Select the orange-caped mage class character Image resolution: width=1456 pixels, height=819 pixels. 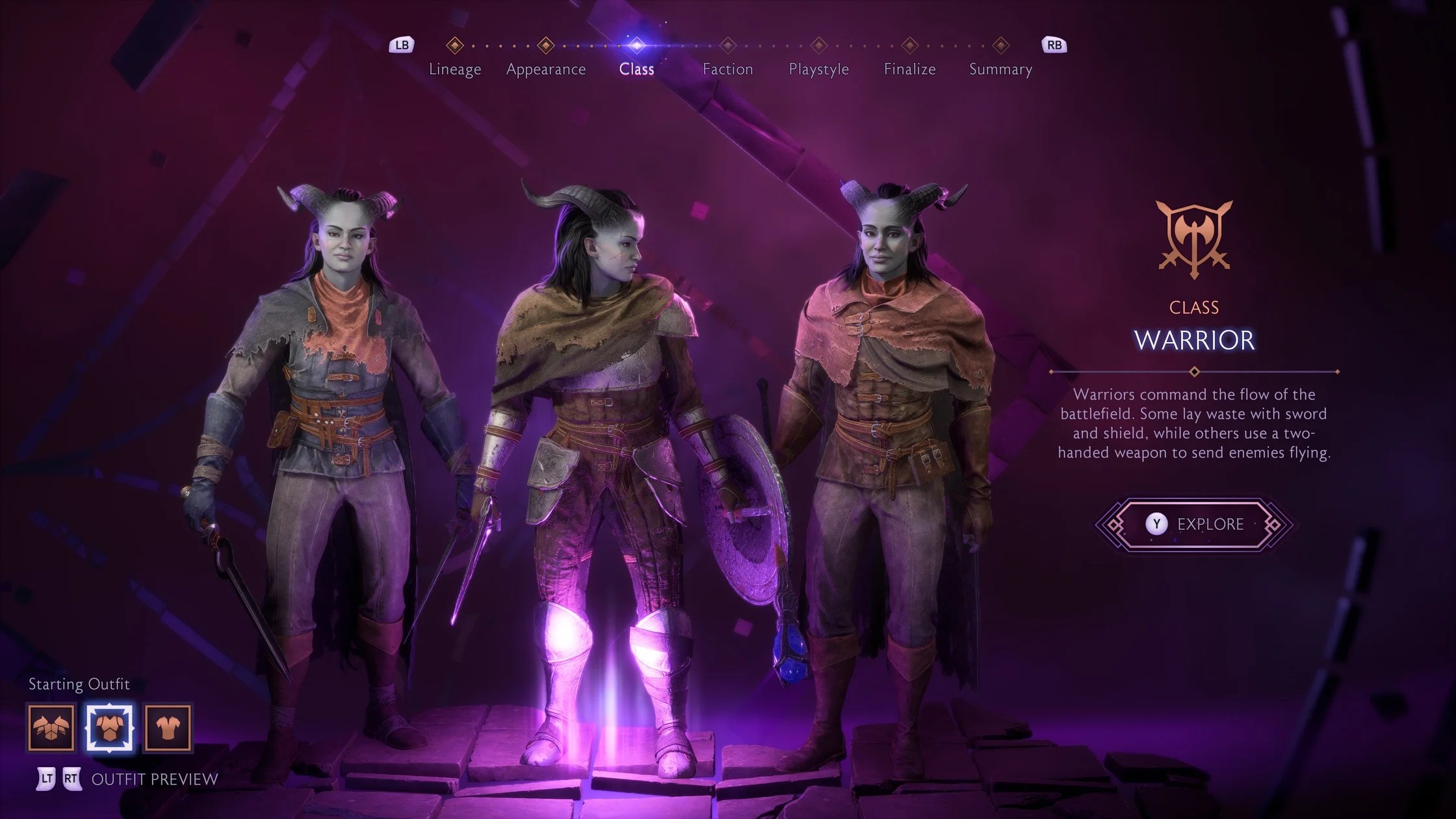[x=890, y=455]
